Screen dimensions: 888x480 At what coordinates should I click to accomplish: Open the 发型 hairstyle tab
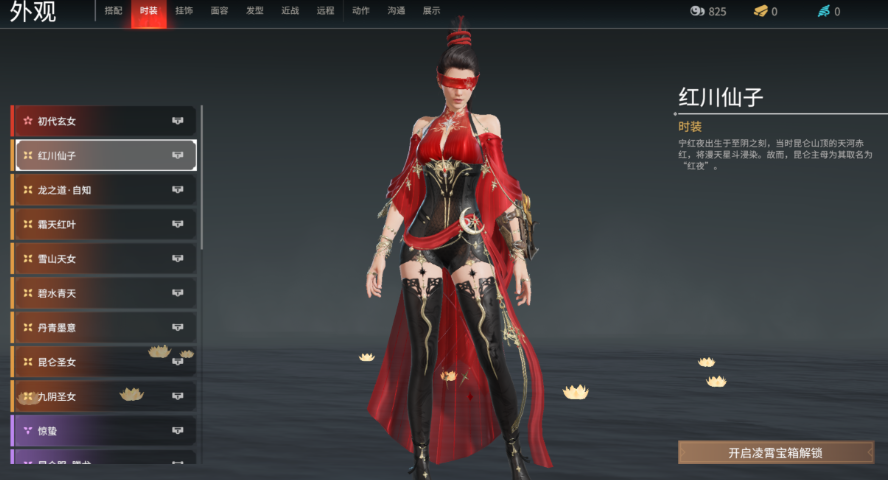pos(254,11)
